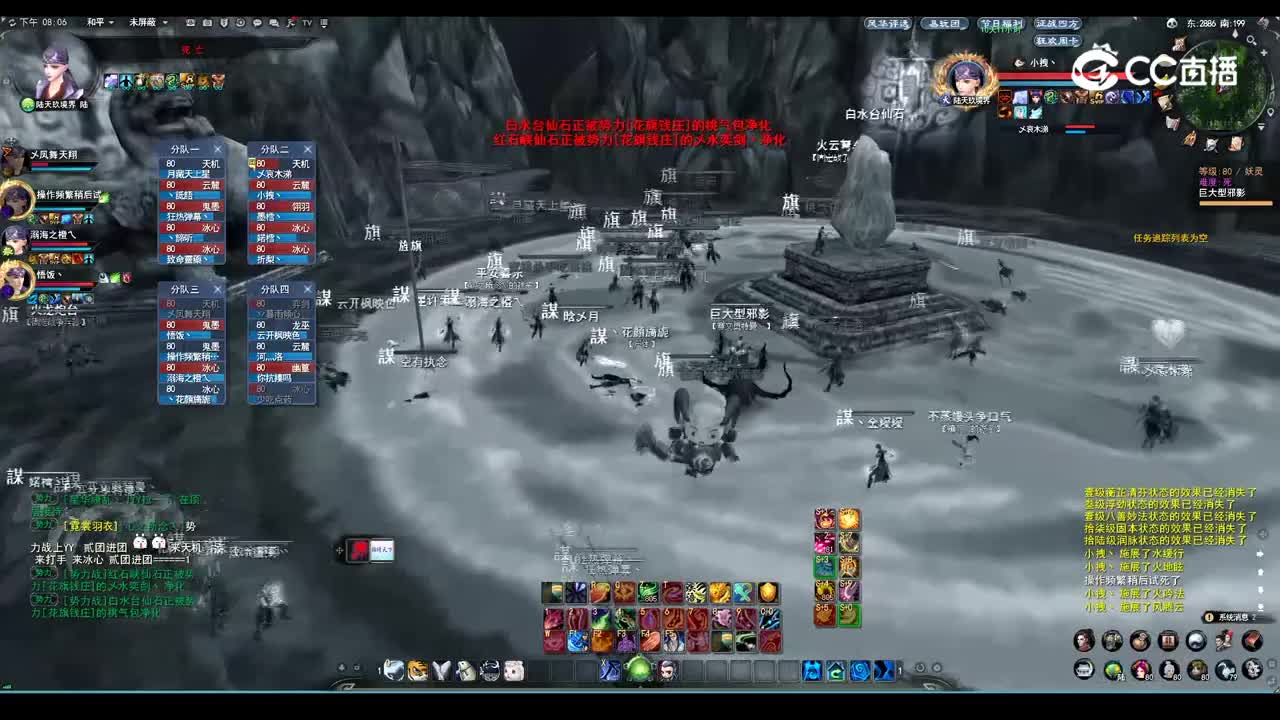Select the squirrel pet icon in bottom-right row
Screen dimensions: 1280x720
coord(1225,669)
